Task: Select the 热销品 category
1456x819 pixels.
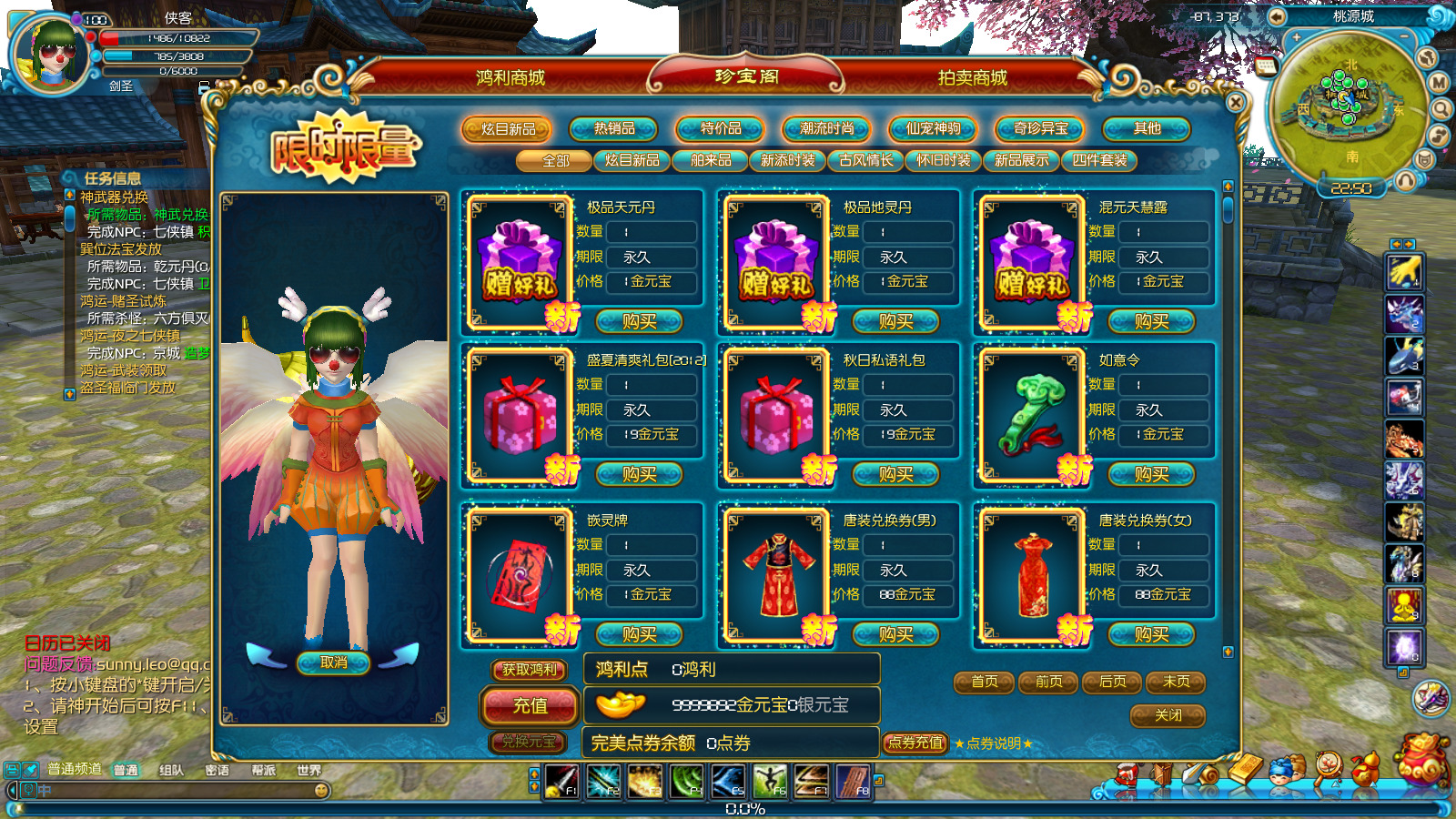Action: 614,129
